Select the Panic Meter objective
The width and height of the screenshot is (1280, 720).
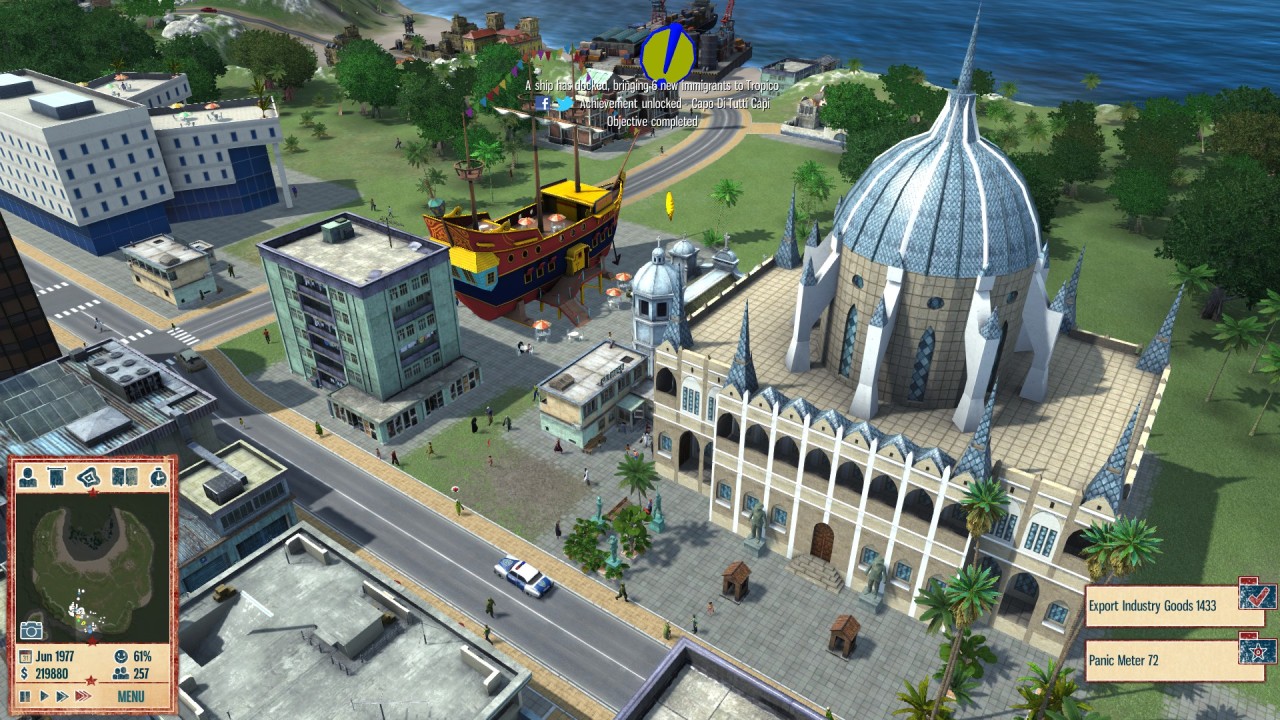click(1160, 660)
